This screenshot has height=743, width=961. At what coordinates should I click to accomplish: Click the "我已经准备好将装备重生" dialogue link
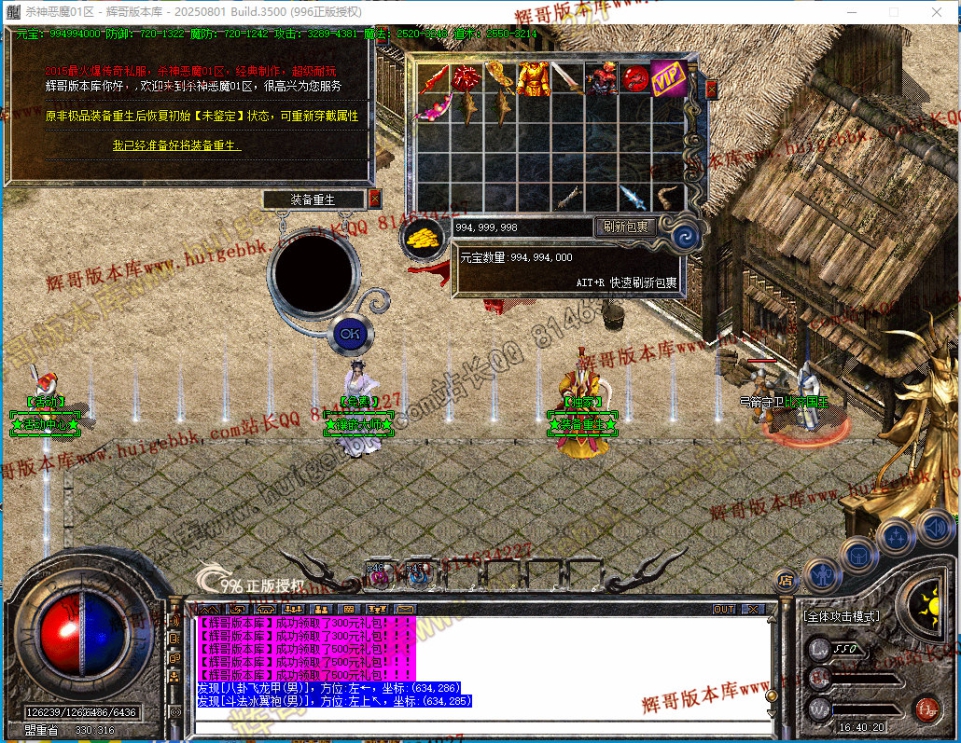177,146
